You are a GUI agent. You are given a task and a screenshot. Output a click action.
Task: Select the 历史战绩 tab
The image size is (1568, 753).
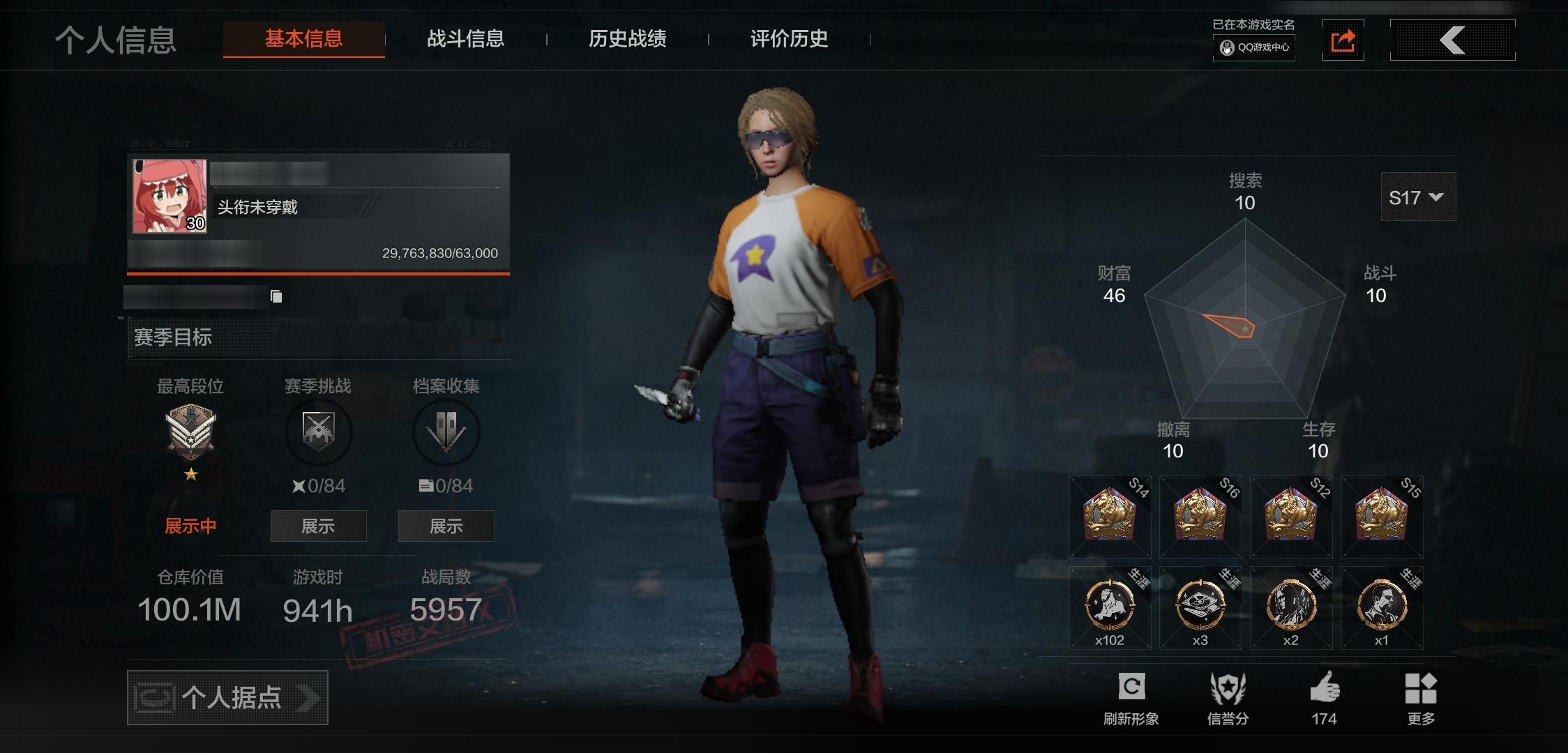pos(627,39)
